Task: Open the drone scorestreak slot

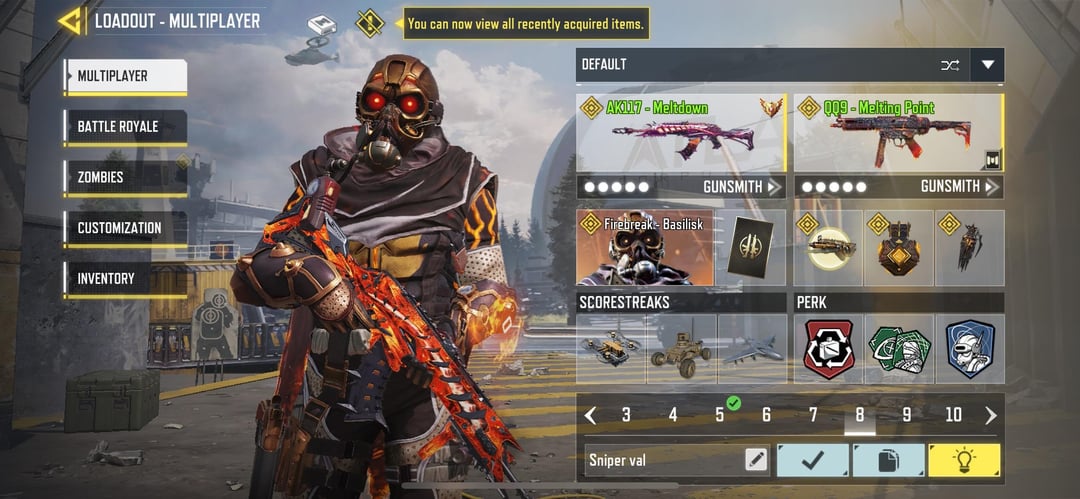Action: click(611, 349)
